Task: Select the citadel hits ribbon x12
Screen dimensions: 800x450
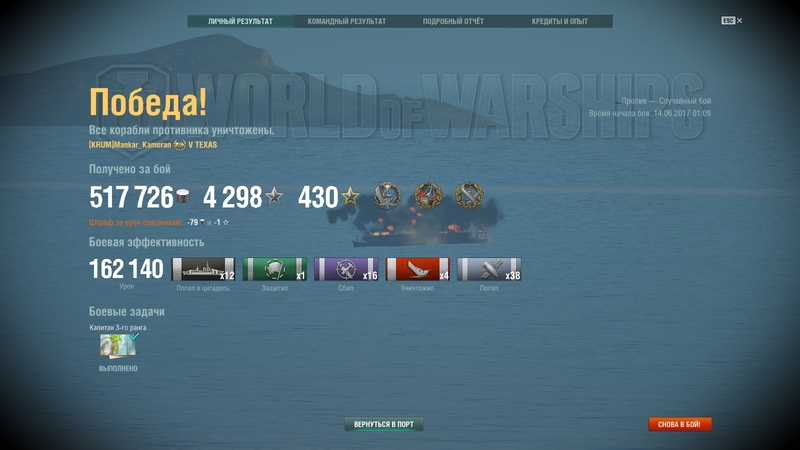Action: [x=203, y=269]
